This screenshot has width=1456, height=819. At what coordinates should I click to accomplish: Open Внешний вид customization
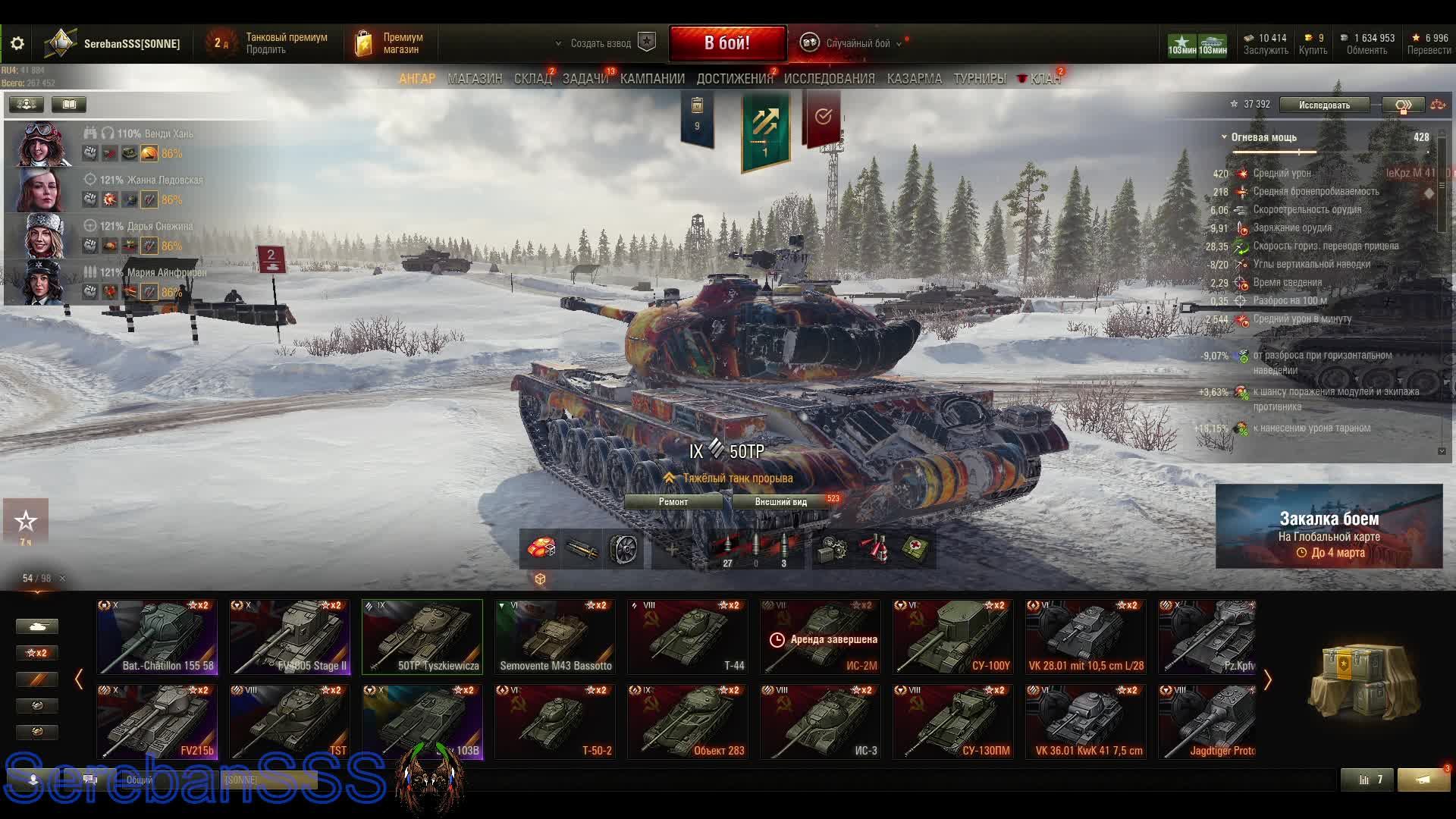coord(781,502)
